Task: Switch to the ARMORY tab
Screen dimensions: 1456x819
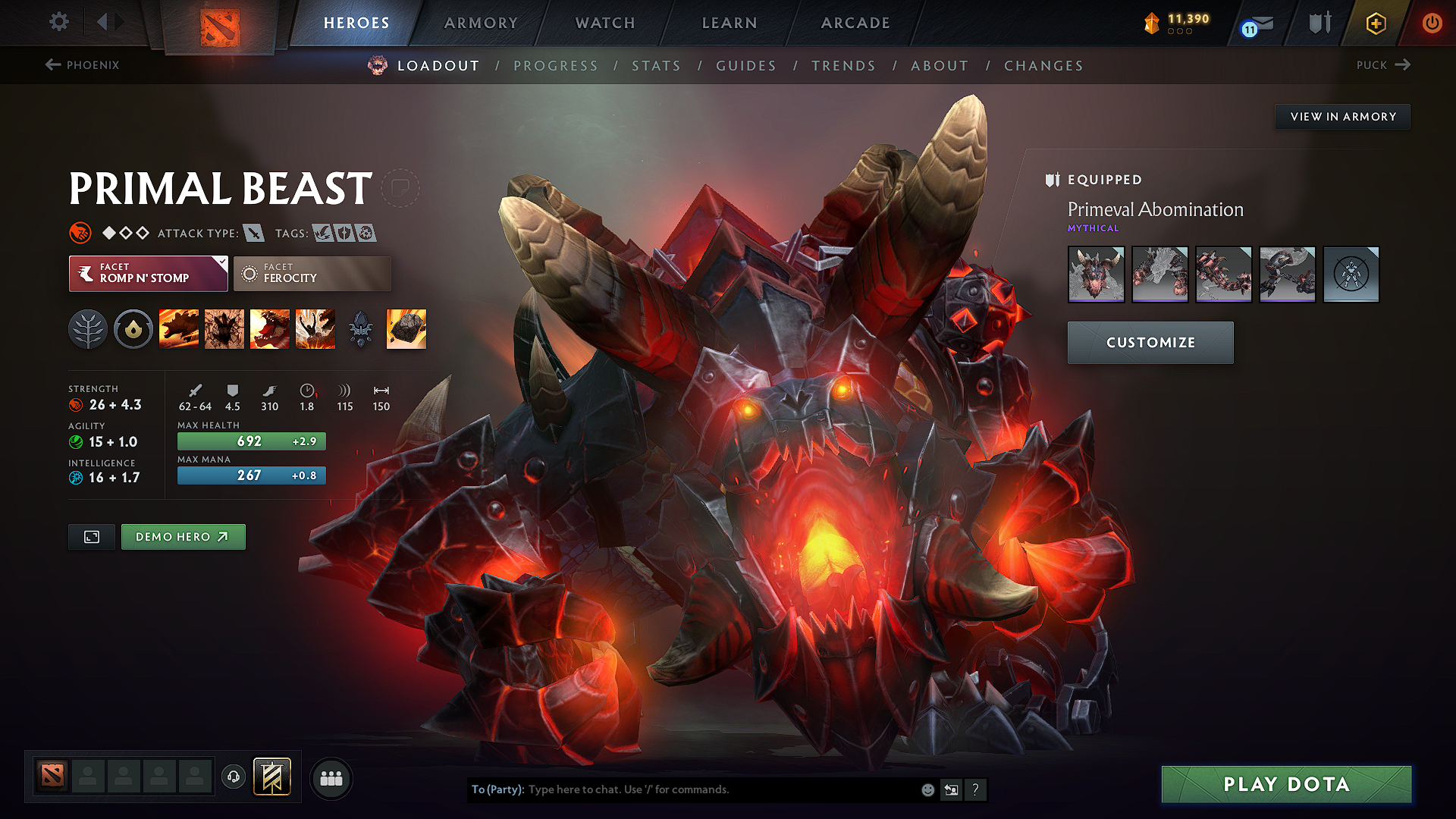Action: tap(480, 23)
